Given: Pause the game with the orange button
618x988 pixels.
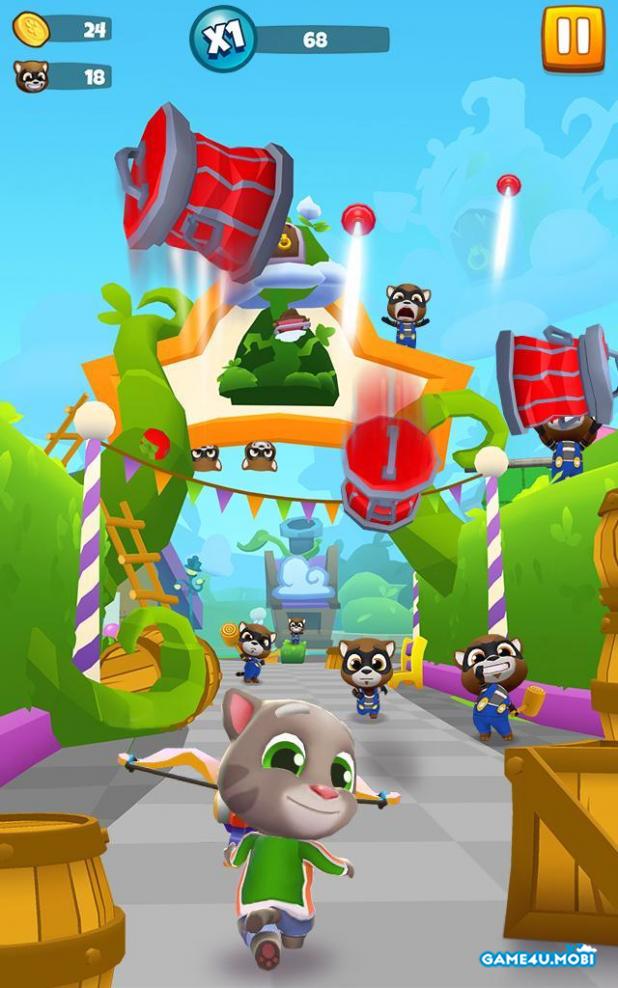Looking at the screenshot, I should 573,38.
